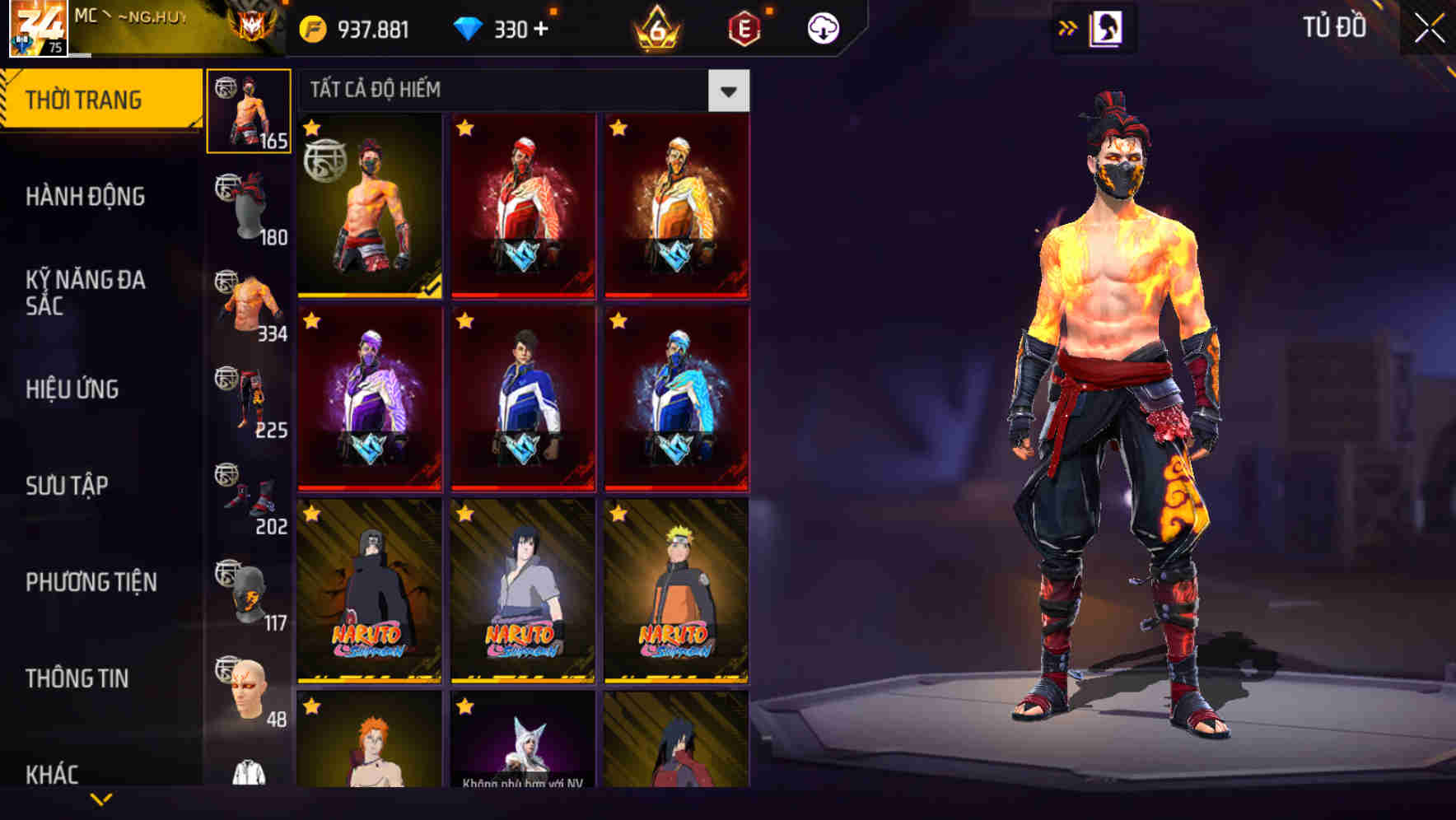Toggle the favorite star on the Naruto outfit

618,515
